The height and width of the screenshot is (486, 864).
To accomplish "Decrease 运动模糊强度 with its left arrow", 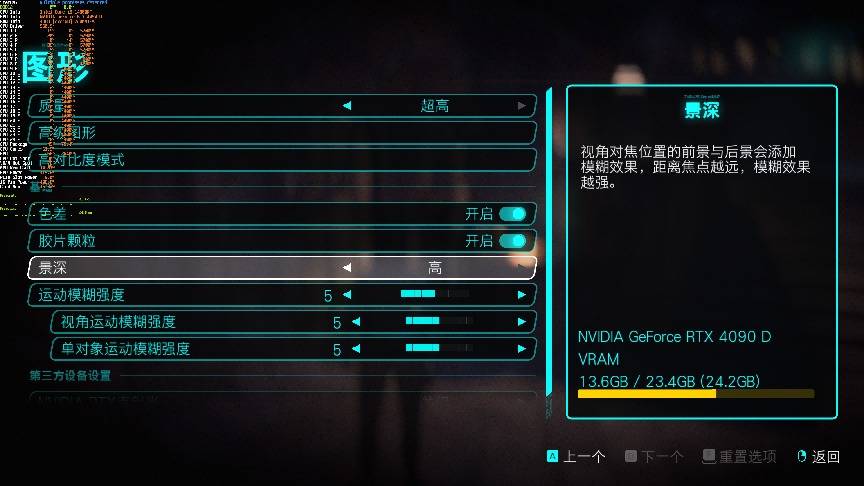I will (347, 295).
